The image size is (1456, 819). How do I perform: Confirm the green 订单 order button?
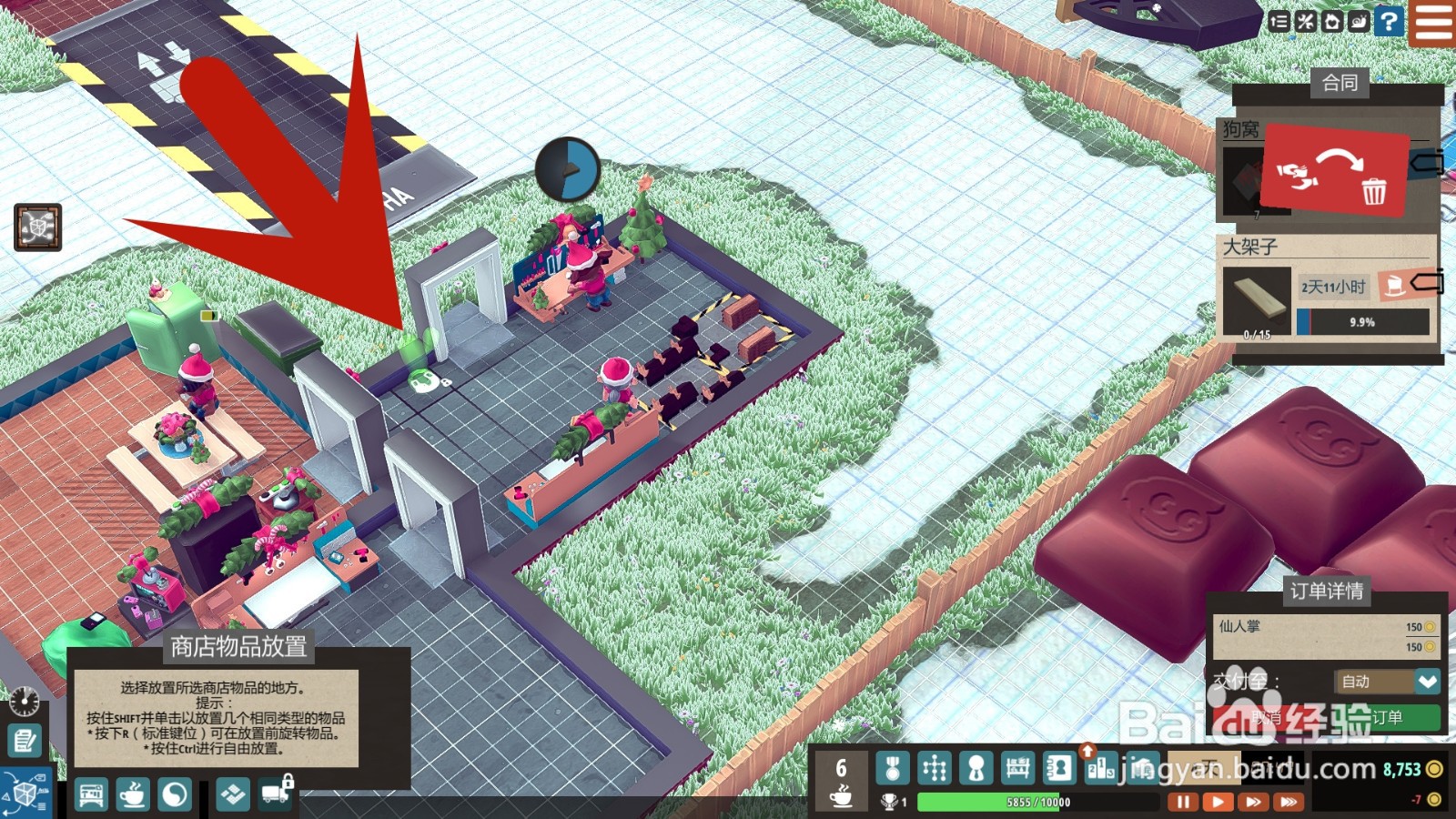[1386, 717]
